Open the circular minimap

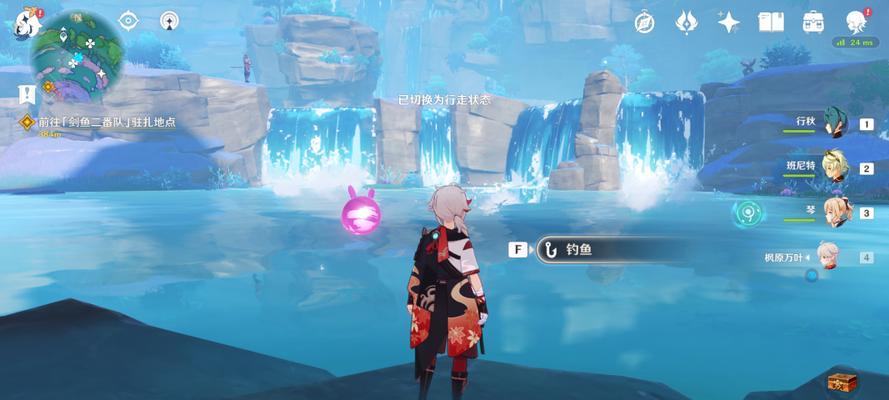tap(76, 50)
